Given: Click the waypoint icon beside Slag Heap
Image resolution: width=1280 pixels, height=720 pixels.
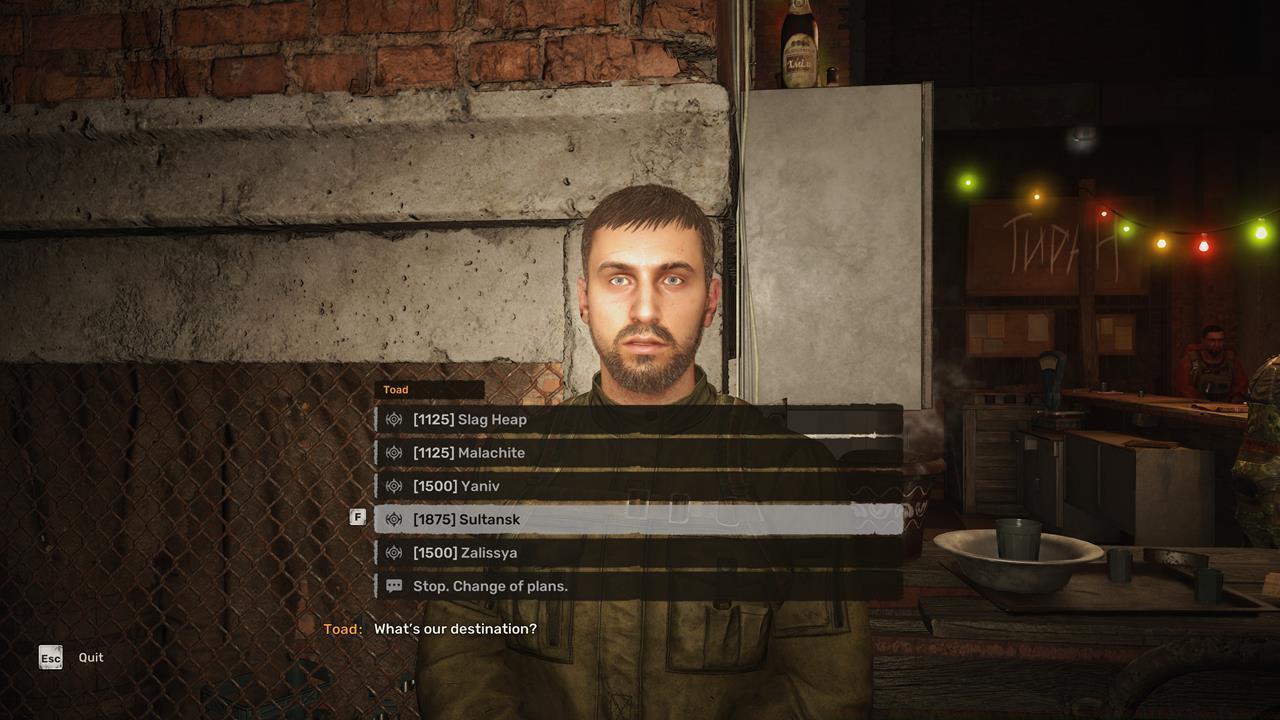Looking at the screenshot, I should point(394,419).
